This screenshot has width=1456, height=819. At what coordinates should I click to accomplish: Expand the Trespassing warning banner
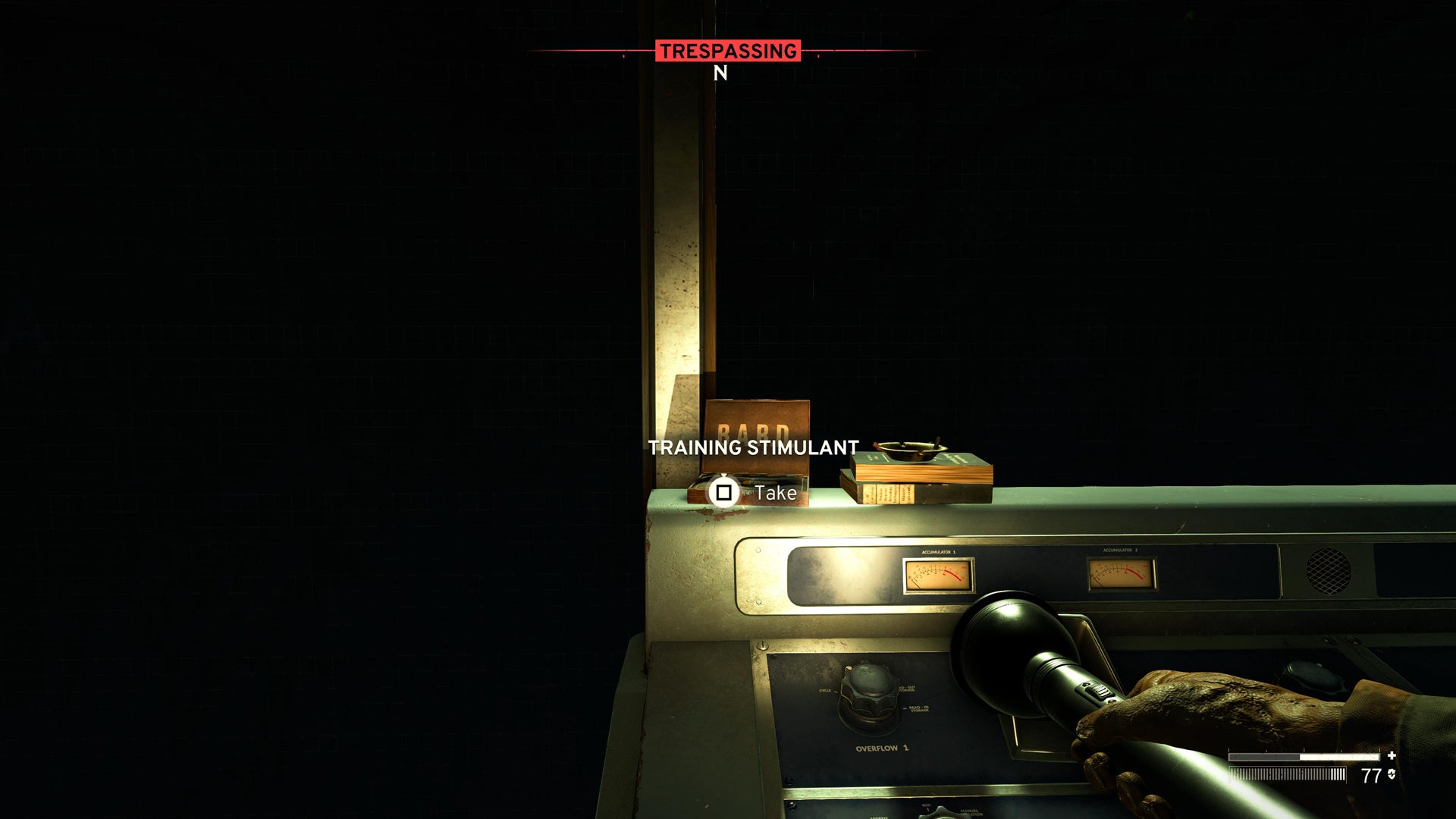tap(728, 52)
